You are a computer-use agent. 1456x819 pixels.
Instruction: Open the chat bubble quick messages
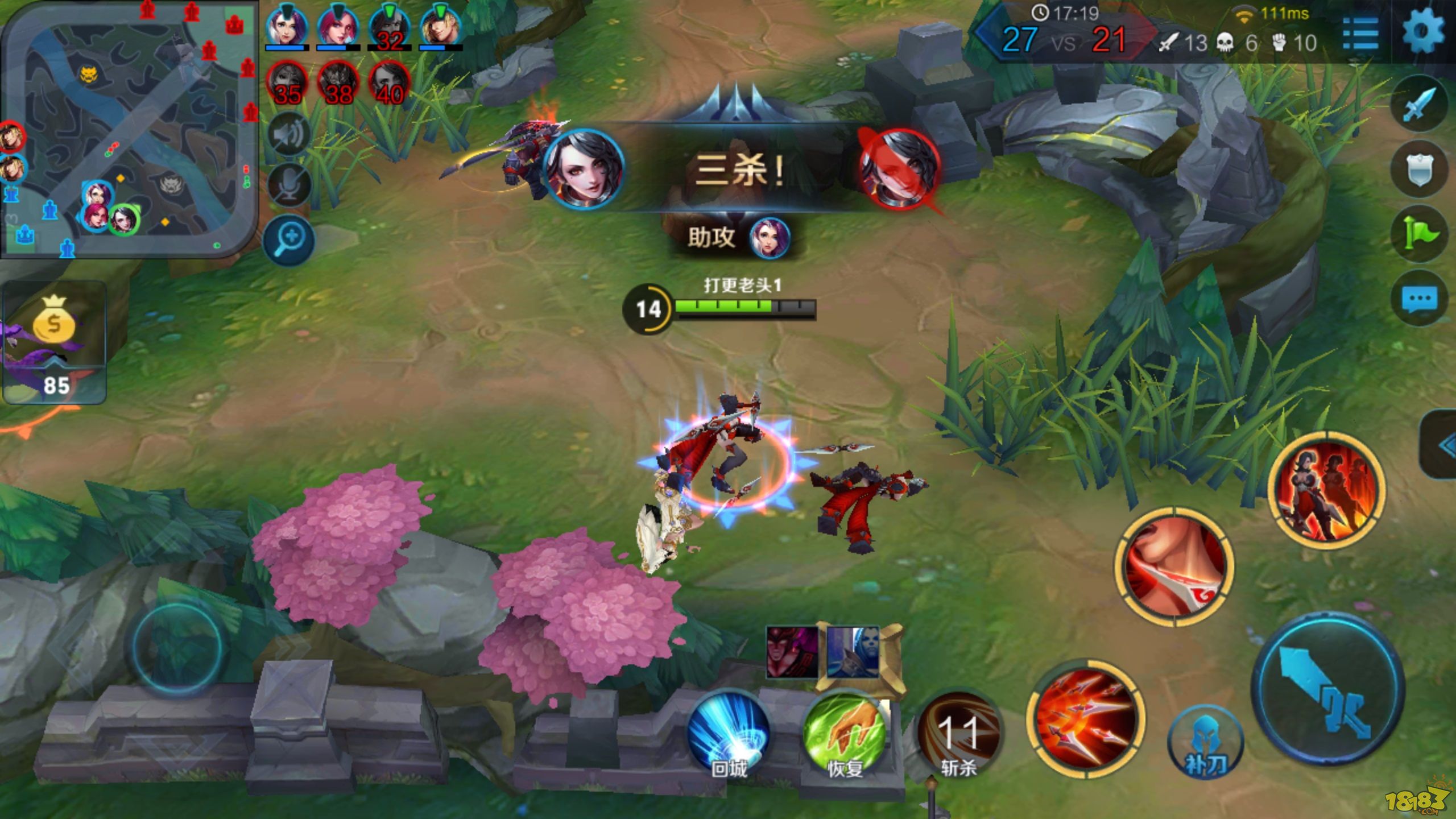pos(1419,299)
